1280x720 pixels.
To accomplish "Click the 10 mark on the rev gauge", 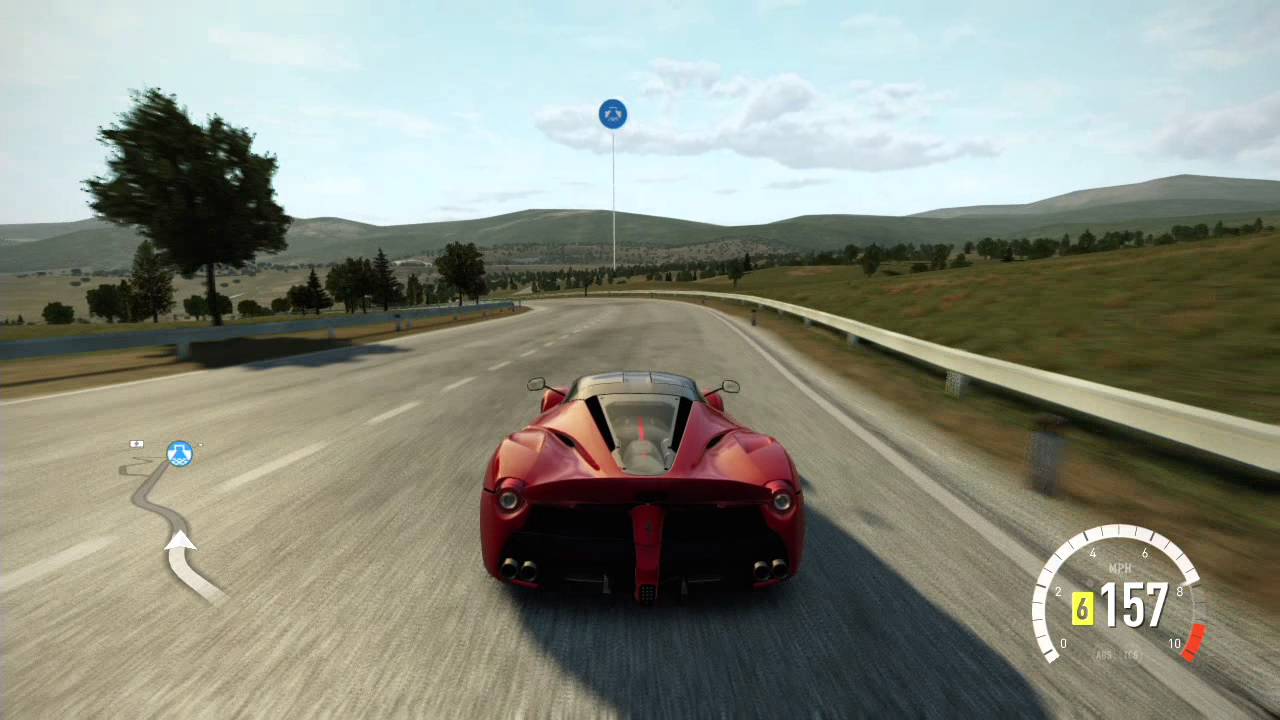I will (x=1175, y=644).
